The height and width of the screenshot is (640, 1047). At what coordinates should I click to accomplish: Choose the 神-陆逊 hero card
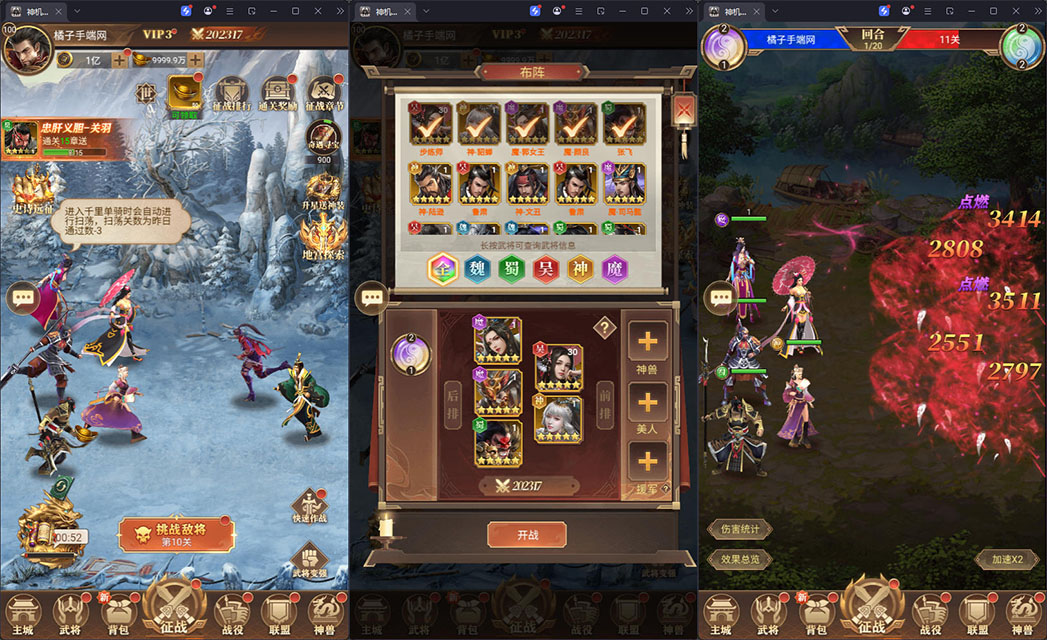click(430, 186)
